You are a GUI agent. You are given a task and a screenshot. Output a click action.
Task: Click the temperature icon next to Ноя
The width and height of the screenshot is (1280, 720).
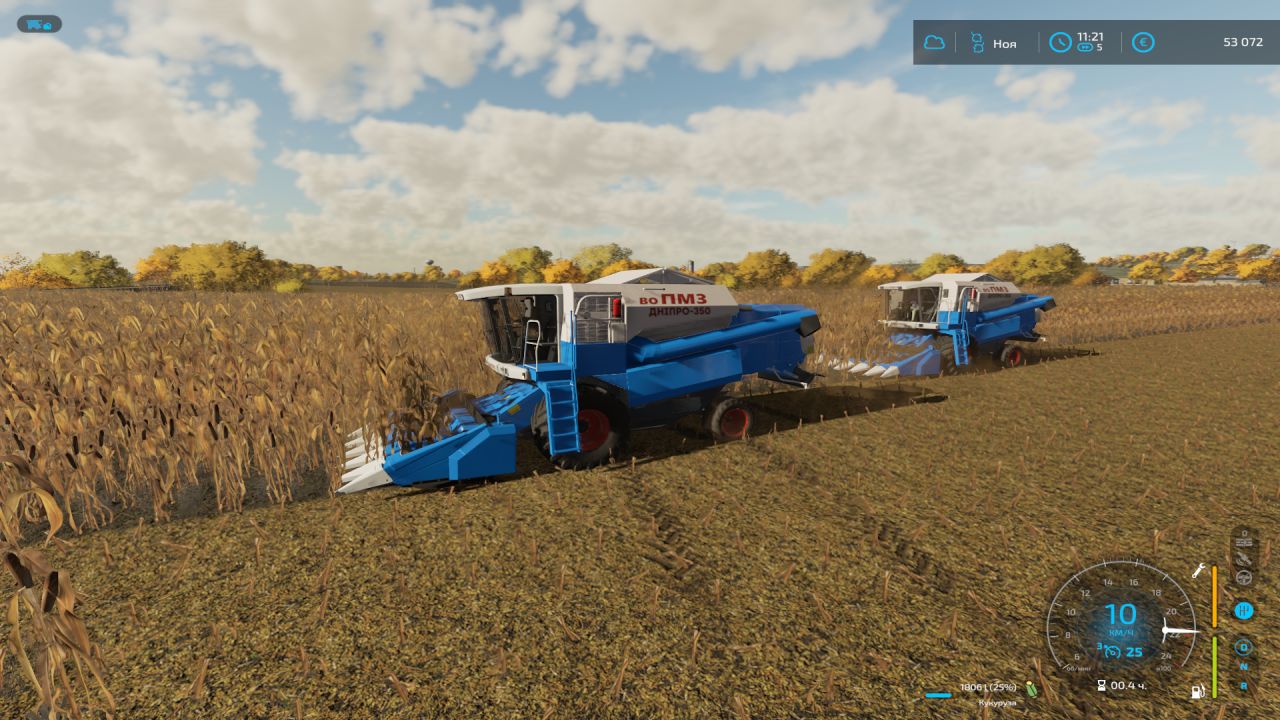977,42
